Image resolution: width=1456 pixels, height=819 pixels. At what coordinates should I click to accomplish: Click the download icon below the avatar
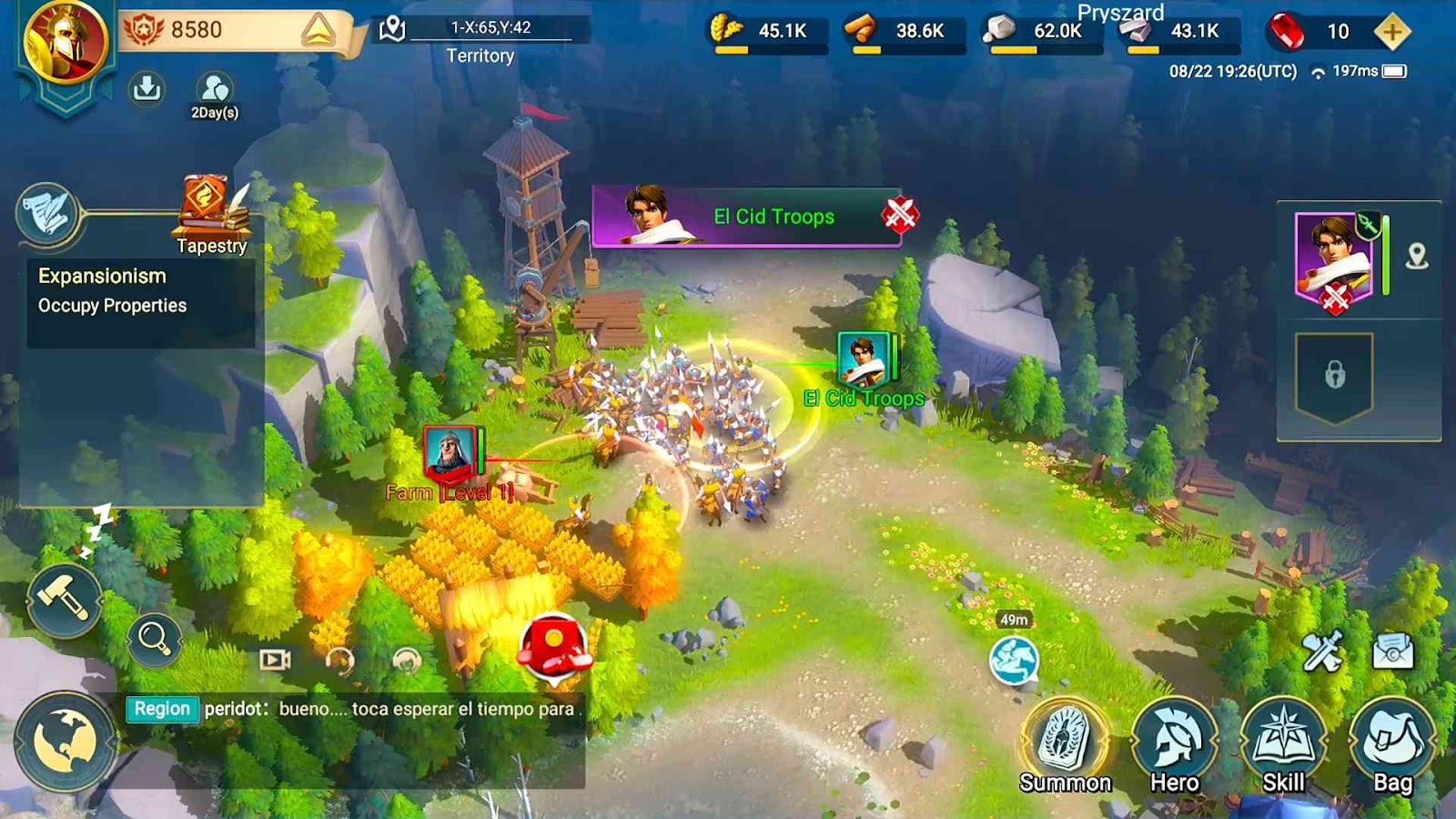tap(147, 88)
